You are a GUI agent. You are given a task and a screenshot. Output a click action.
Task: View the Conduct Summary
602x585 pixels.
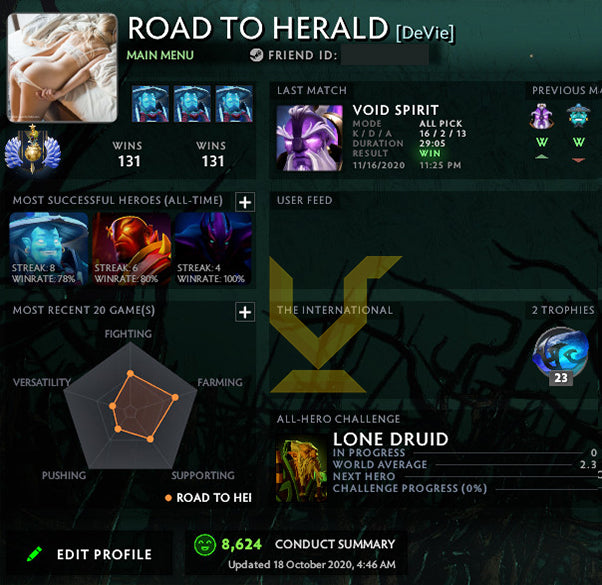point(335,544)
